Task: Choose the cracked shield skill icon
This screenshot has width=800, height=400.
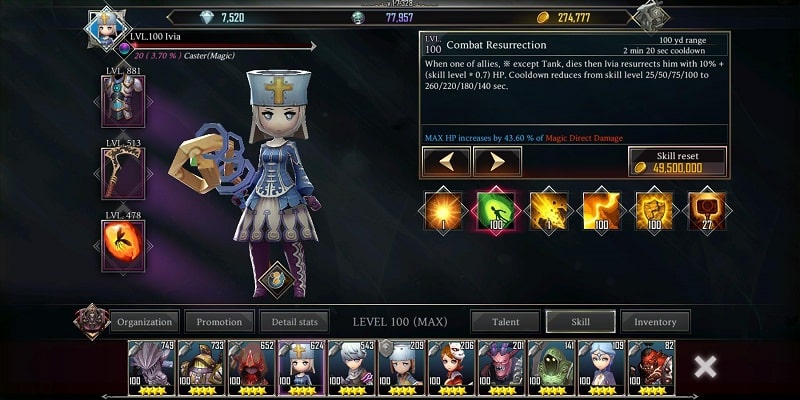Action: coord(652,209)
